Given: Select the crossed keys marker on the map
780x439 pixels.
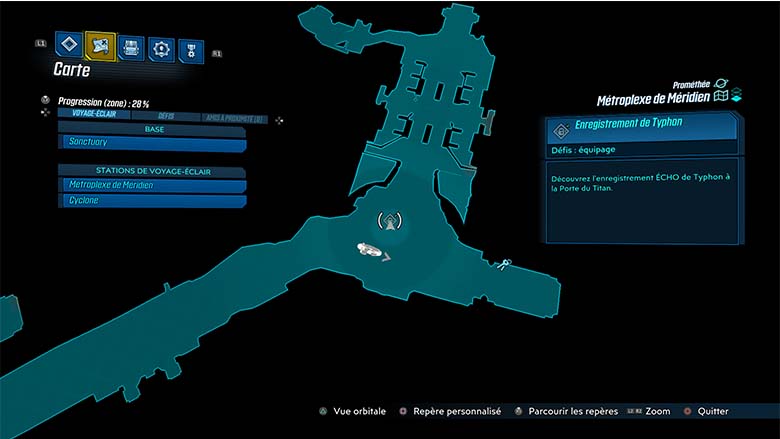Looking at the screenshot, I should [x=501, y=265].
